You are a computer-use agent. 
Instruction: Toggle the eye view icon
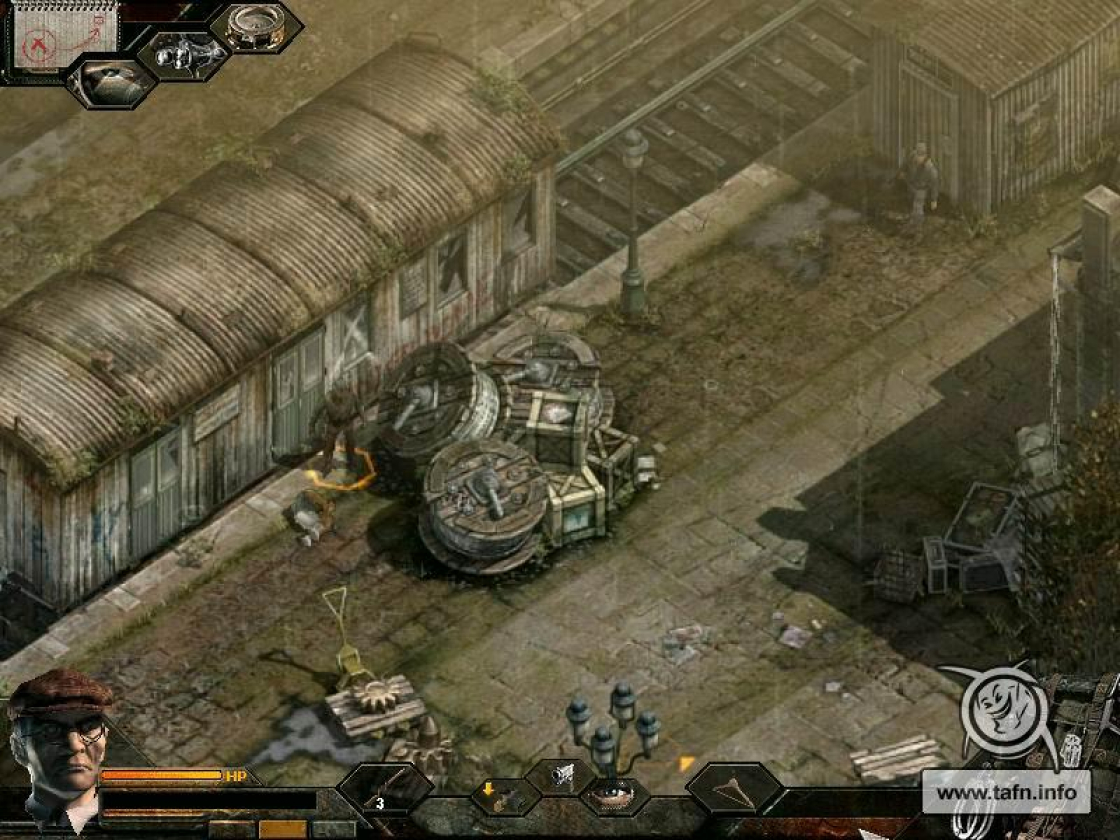click(x=613, y=797)
